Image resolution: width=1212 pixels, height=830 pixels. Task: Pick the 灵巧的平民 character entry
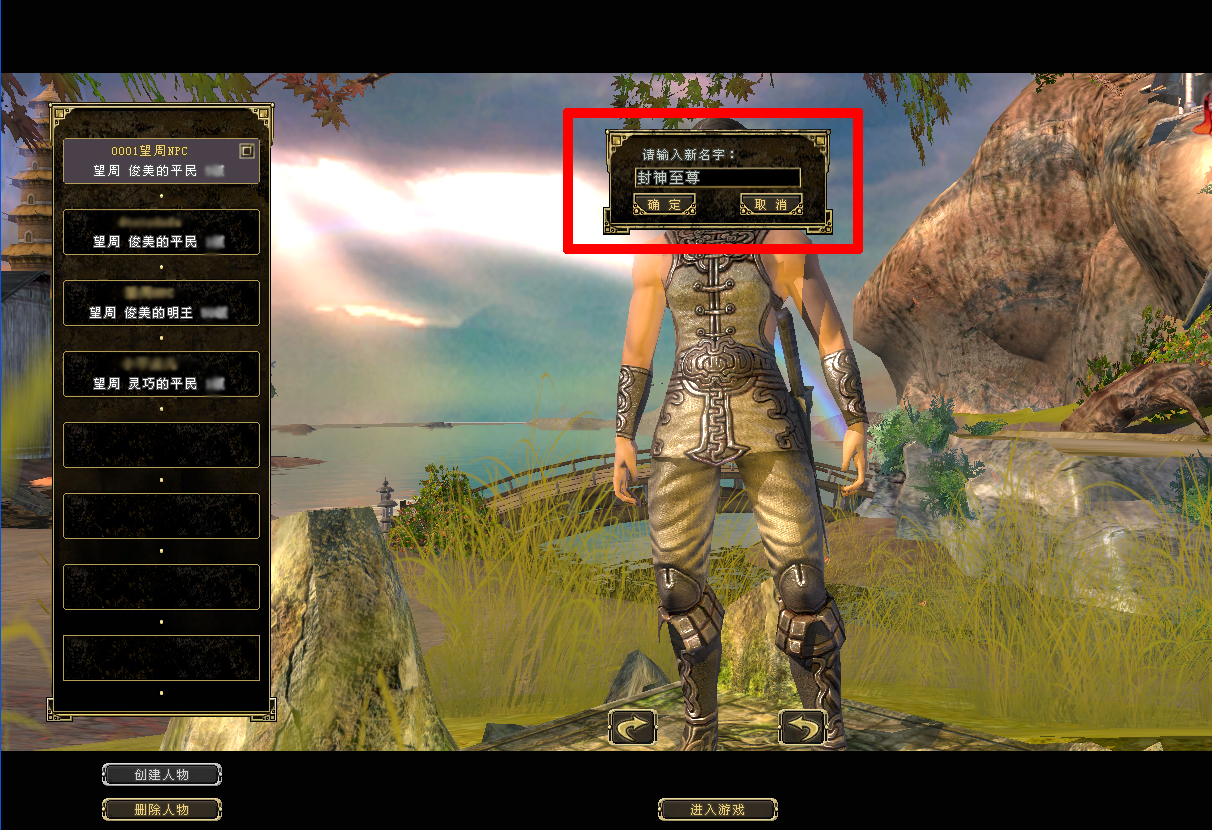(161, 374)
